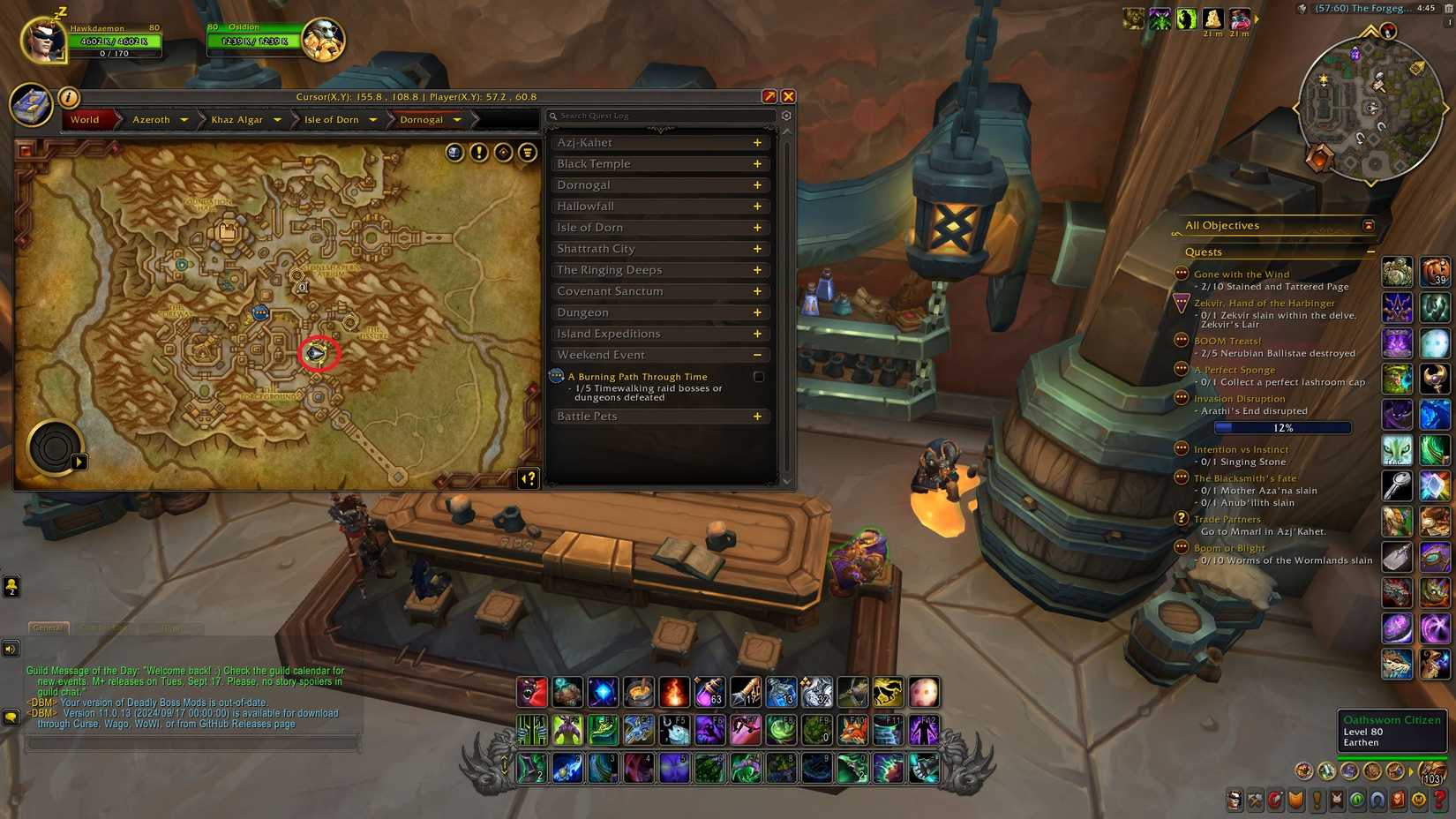Image resolution: width=1456 pixels, height=819 pixels.
Task: Collapse the All Objectives tracker
Action: point(1368,225)
